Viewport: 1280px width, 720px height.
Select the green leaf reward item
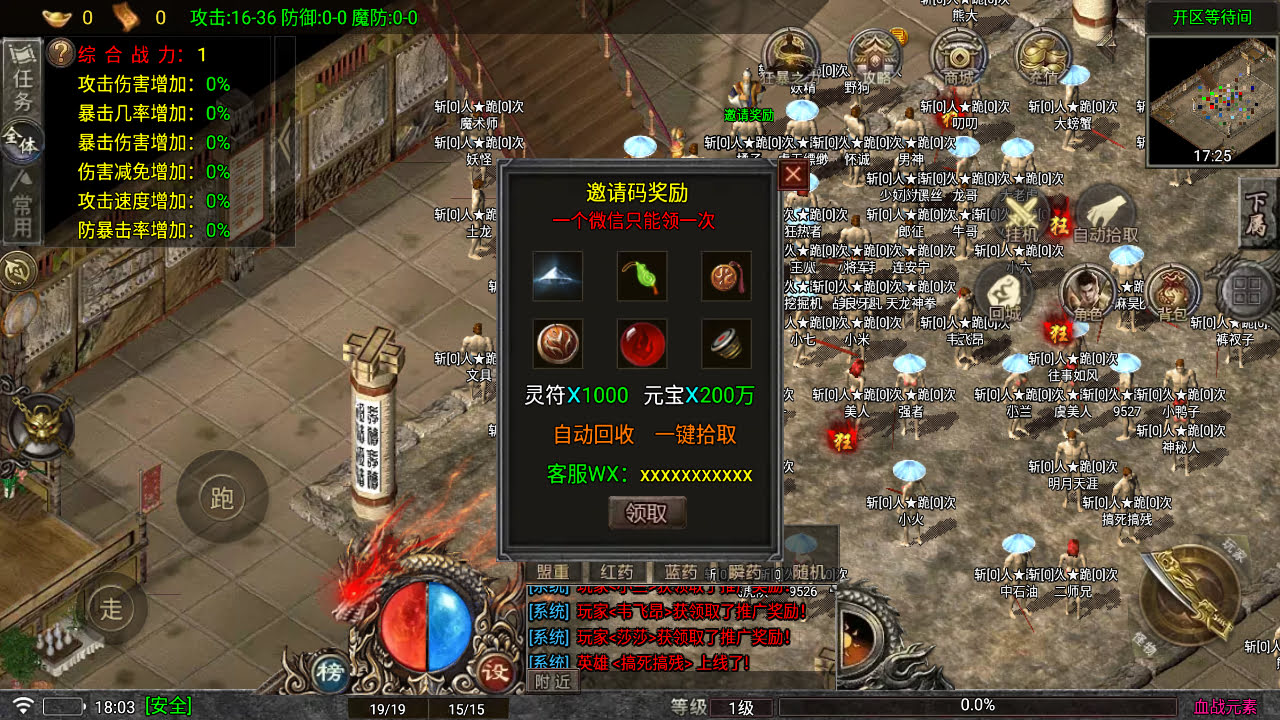tap(642, 276)
